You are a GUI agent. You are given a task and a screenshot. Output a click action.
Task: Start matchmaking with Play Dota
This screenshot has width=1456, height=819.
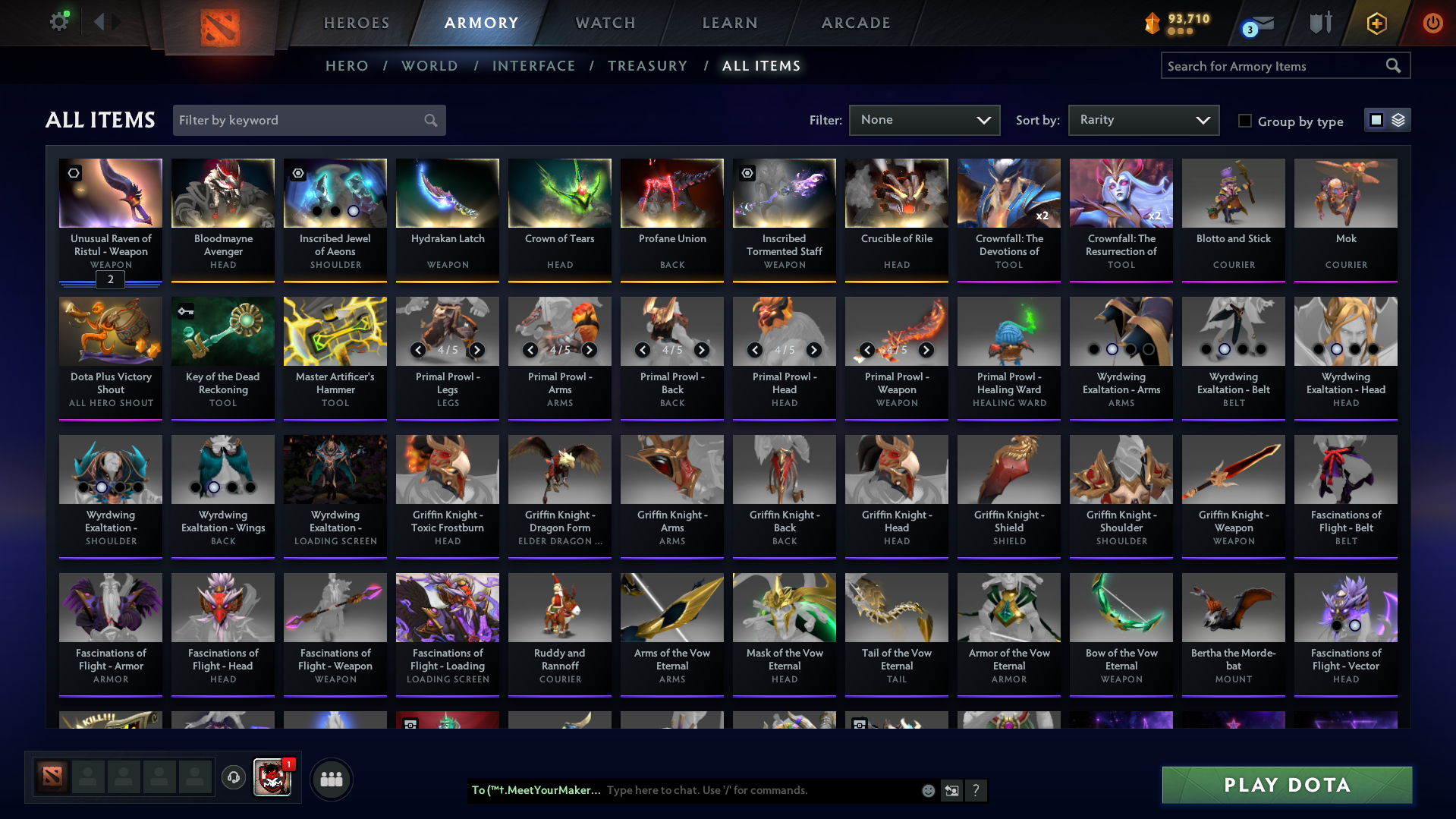point(1287,785)
